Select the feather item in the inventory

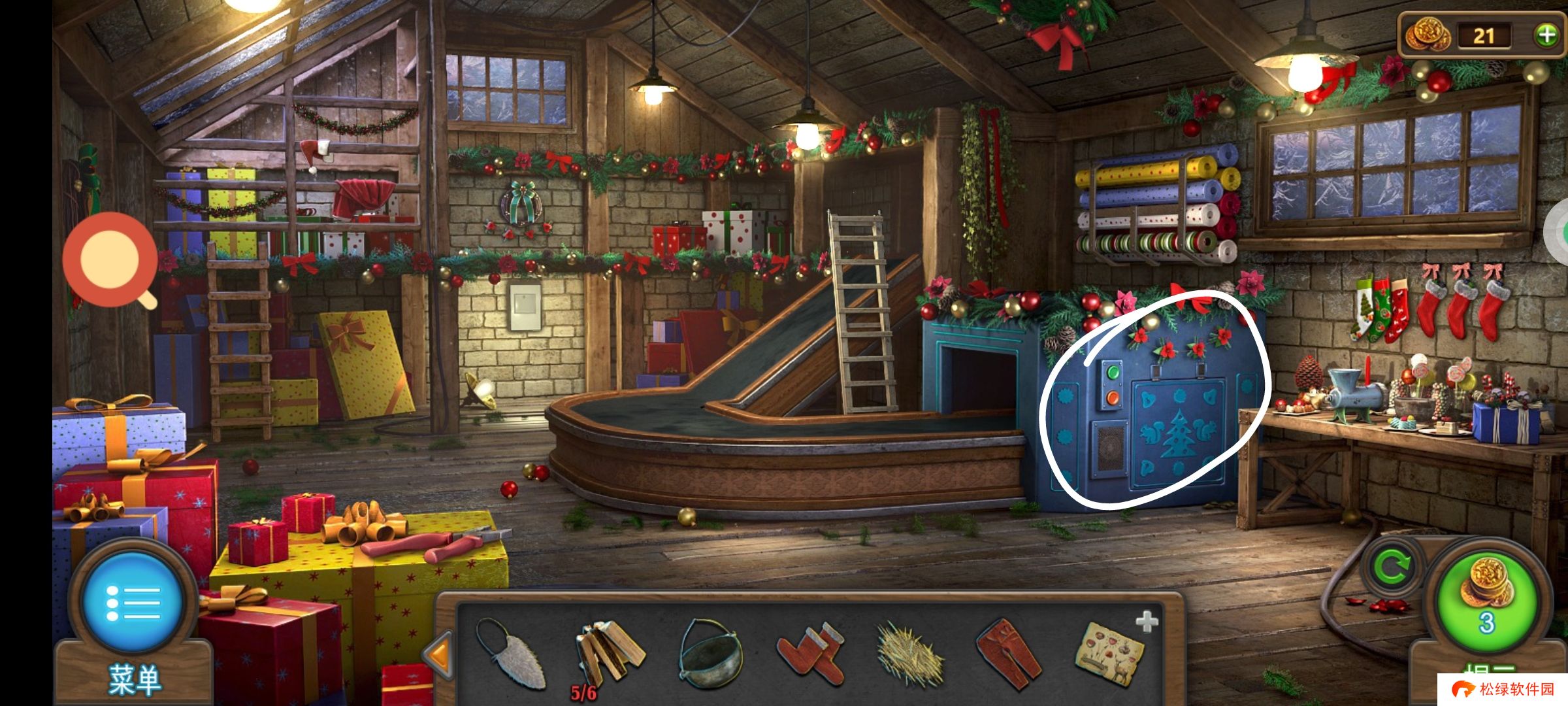pyautogui.click(x=512, y=654)
